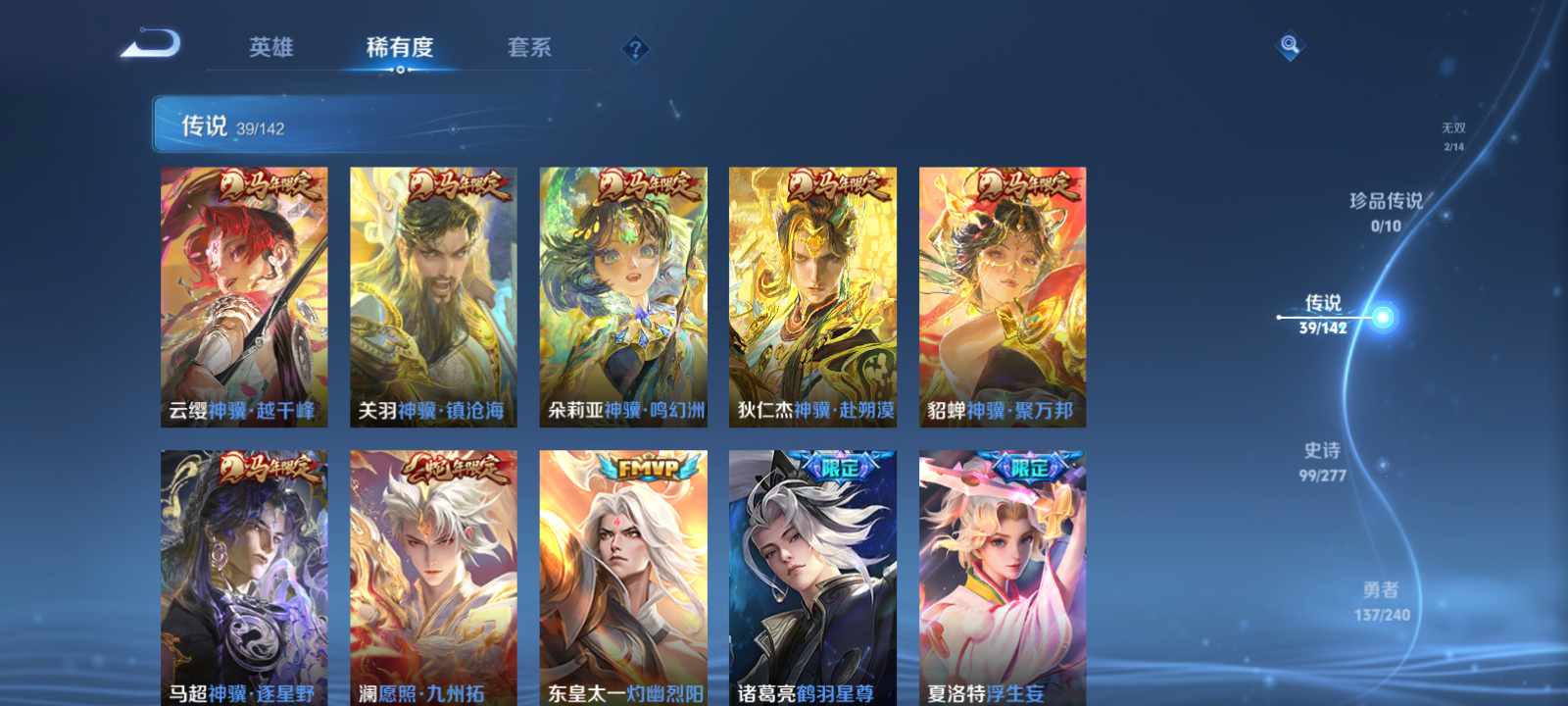This screenshot has height=706, width=1568.
Task: Open the 关羽神骥·镇沧海 skin card
Action: [433, 294]
